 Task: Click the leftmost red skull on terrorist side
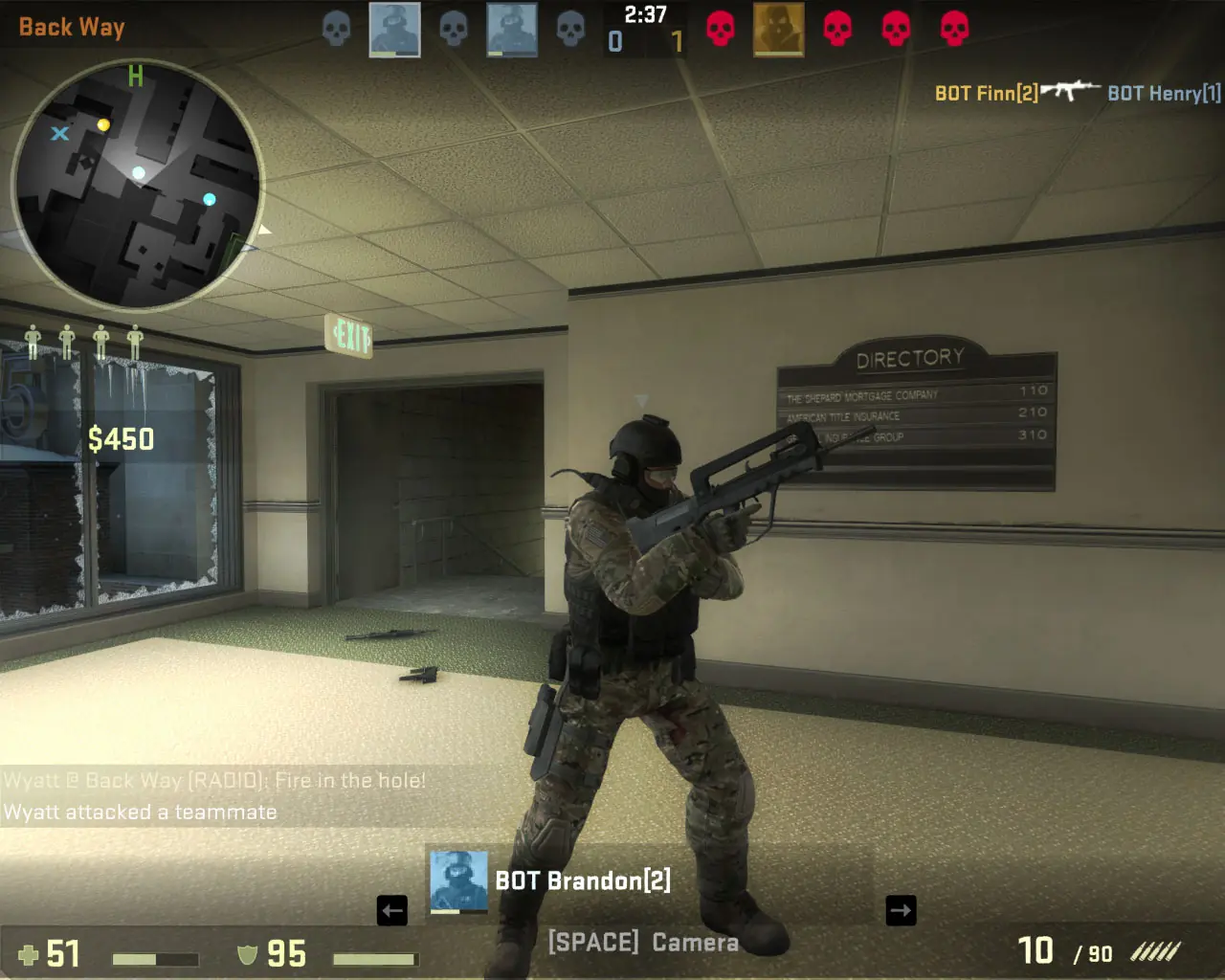point(719,29)
